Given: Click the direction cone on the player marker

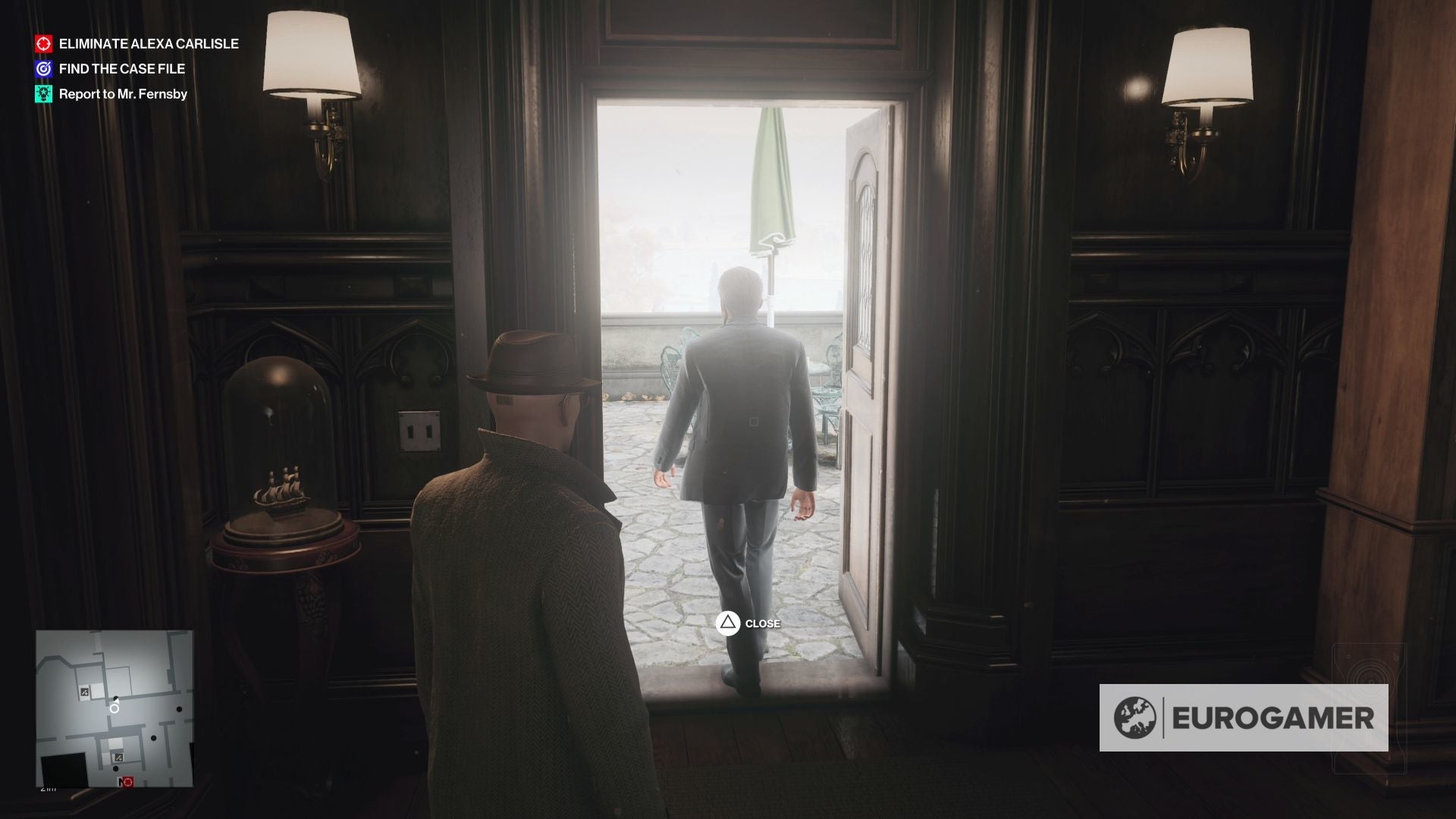Looking at the screenshot, I should [117, 700].
